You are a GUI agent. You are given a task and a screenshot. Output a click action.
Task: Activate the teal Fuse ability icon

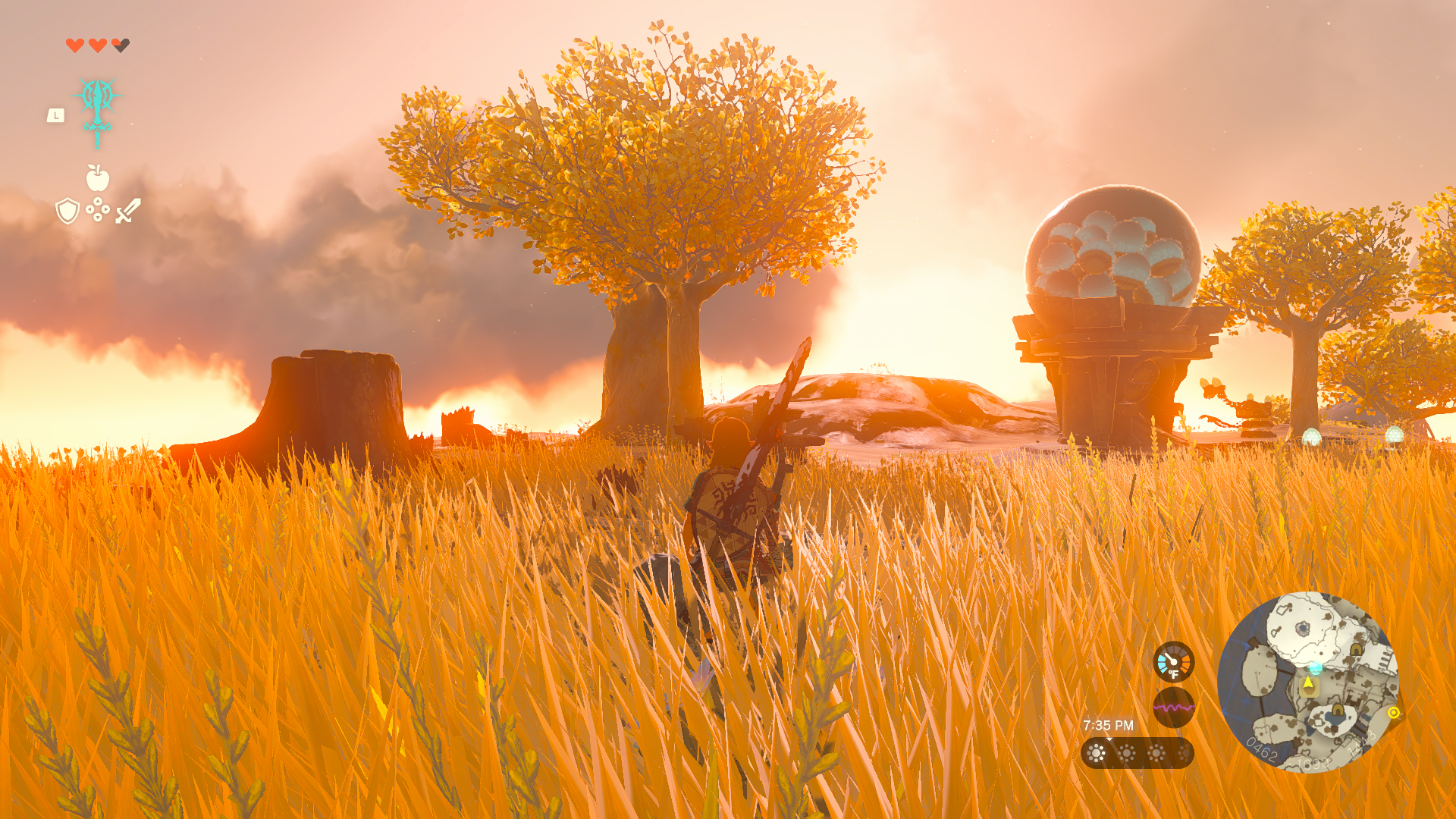(98, 108)
